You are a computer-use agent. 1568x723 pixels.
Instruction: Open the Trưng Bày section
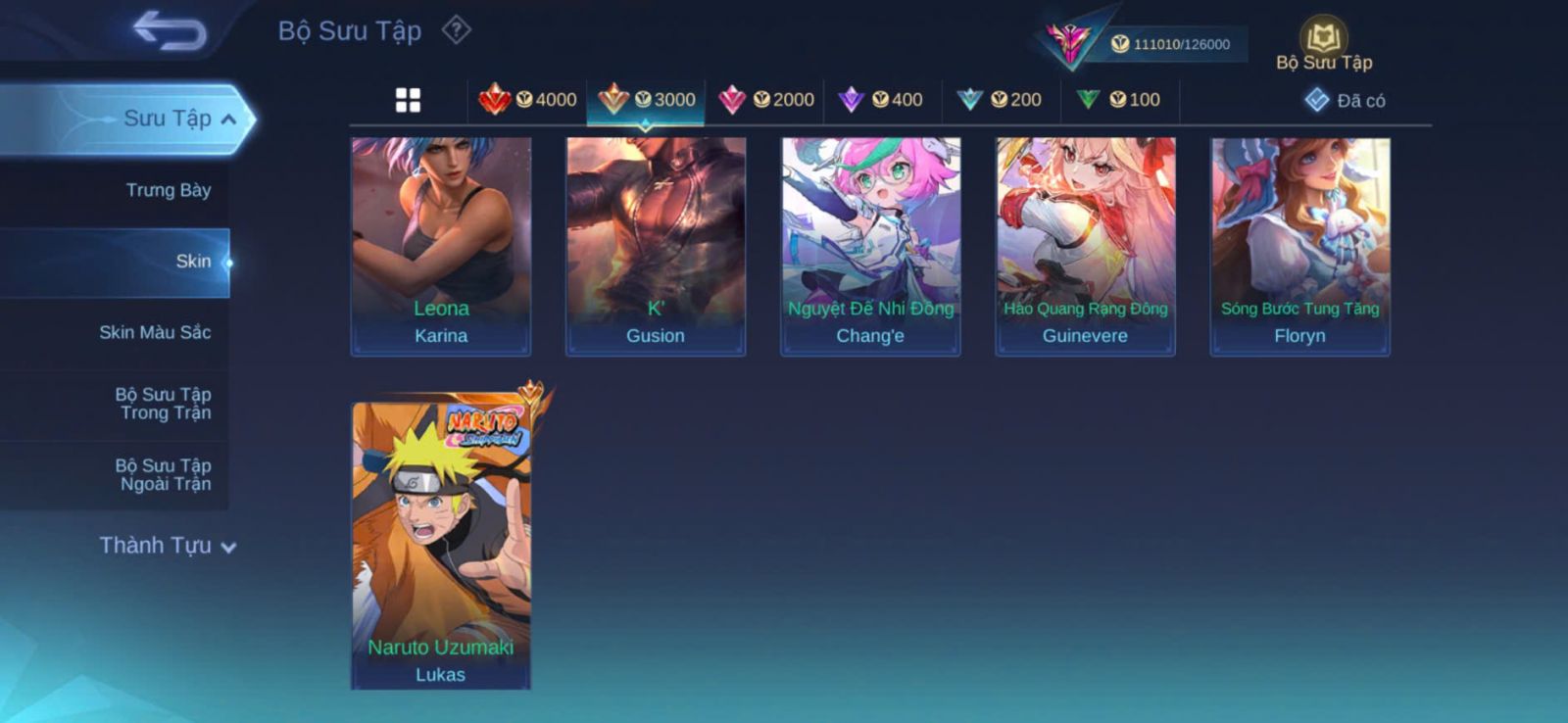(x=168, y=190)
